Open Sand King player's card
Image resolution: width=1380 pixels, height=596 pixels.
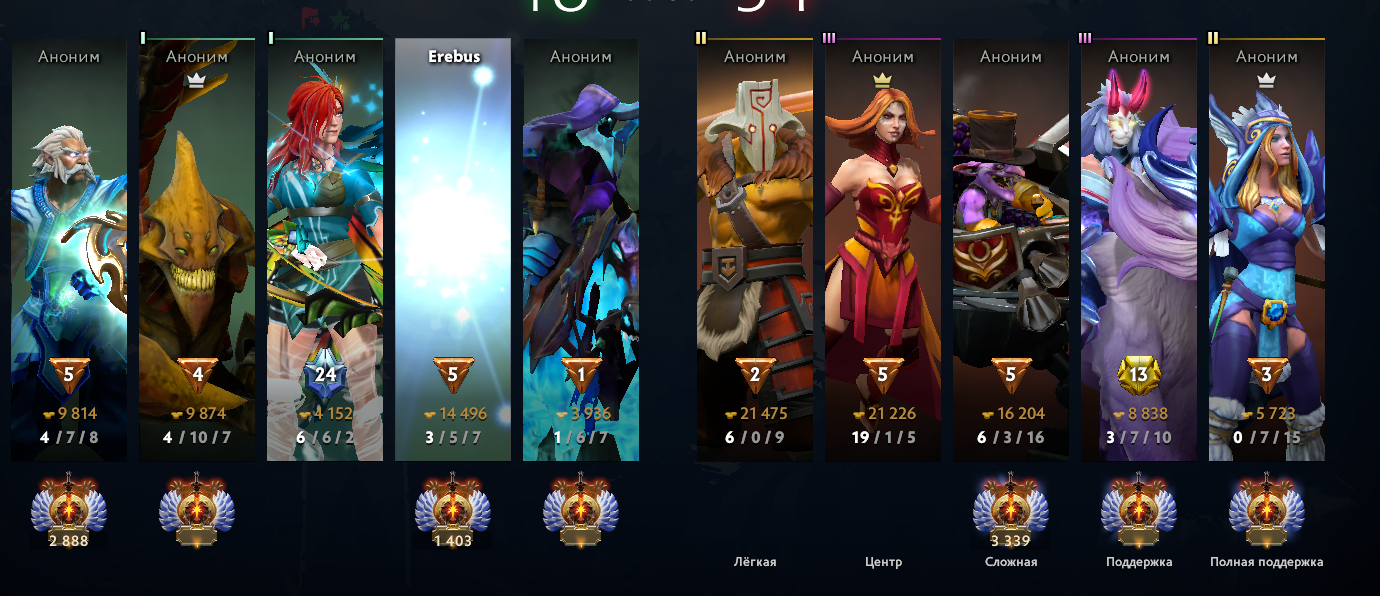point(197,250)
